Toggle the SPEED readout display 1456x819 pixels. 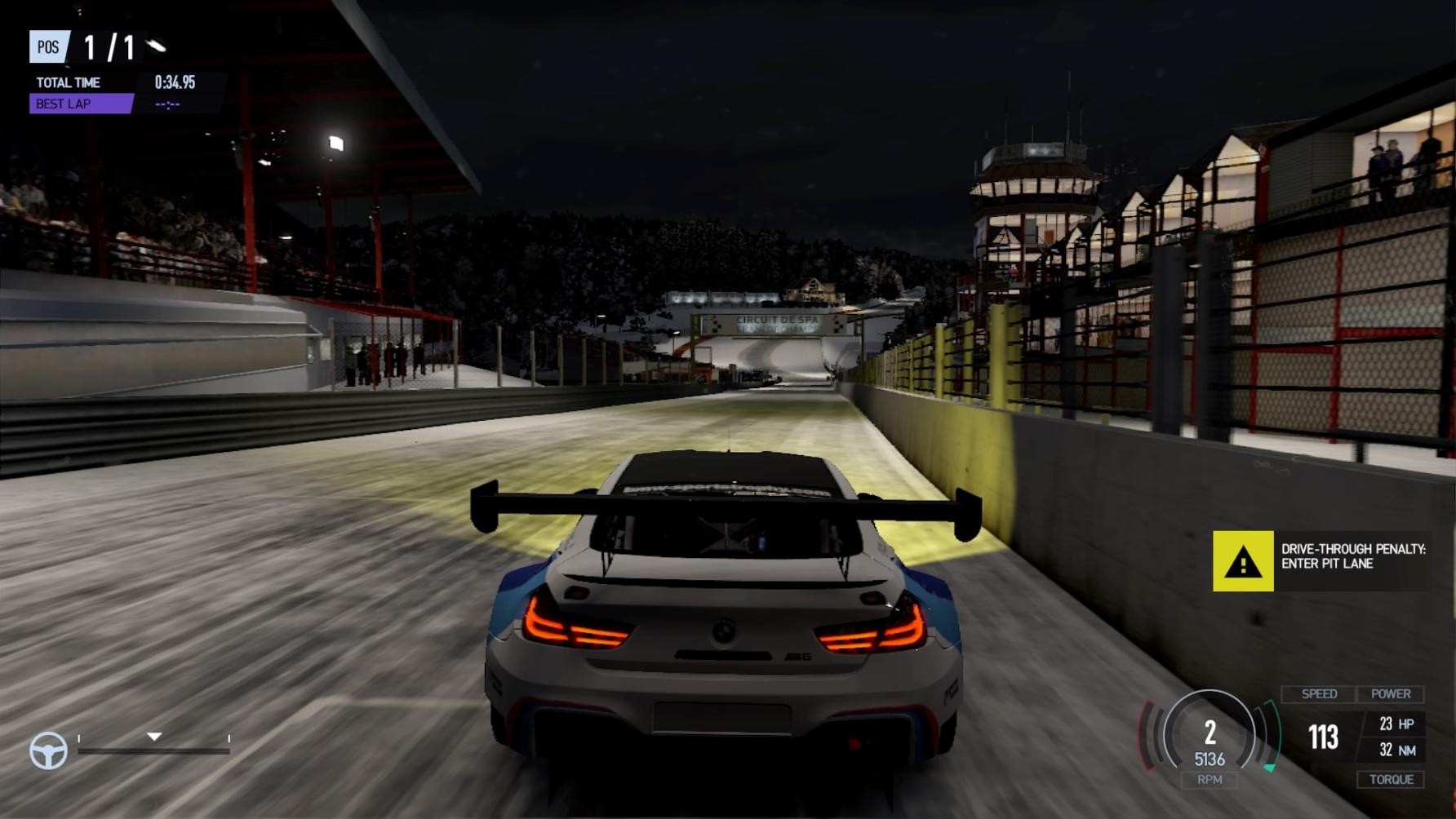(x=1320, y=694)
